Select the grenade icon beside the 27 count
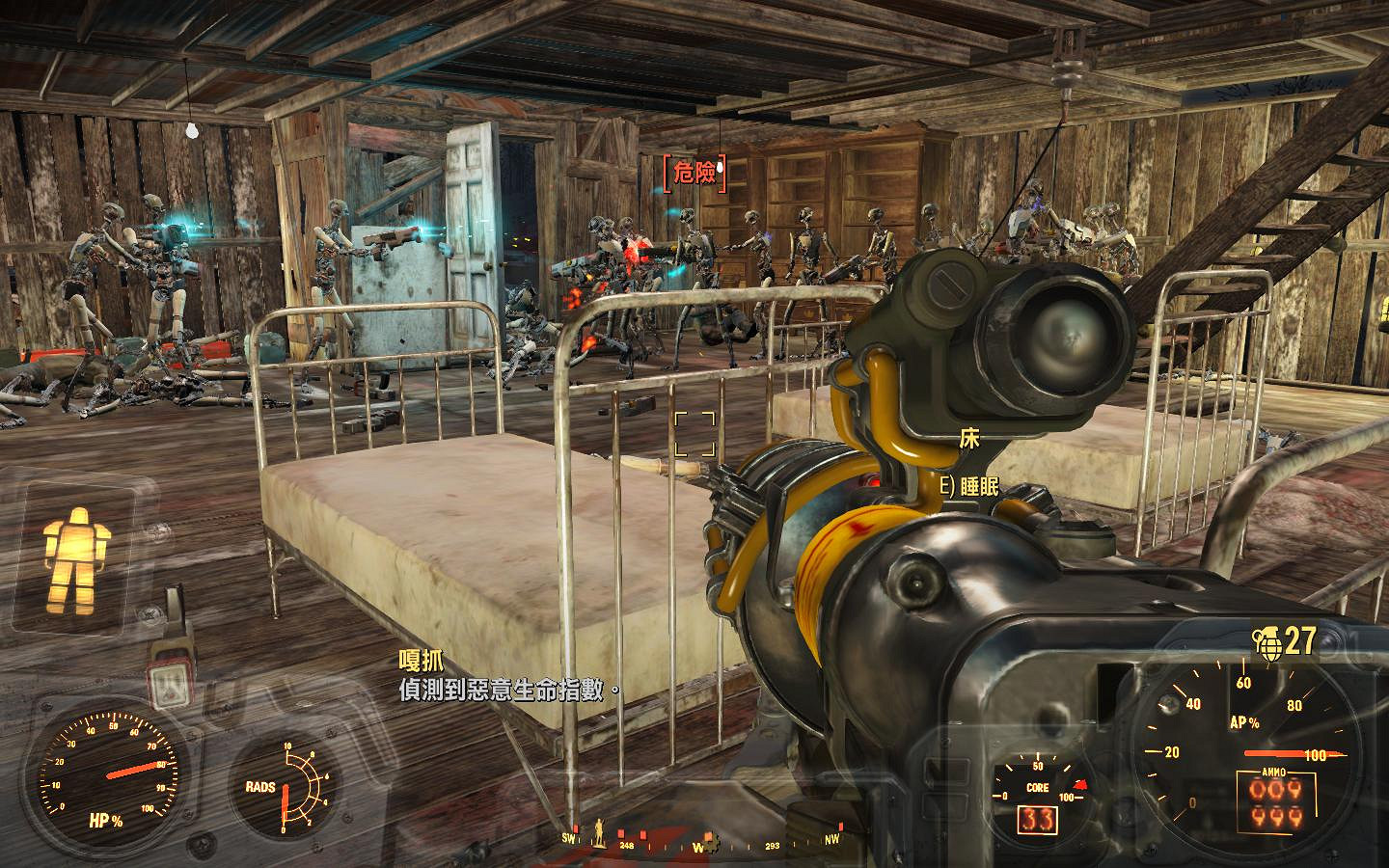Screen dimensions: 1389x868 [x=1266, y=639]
